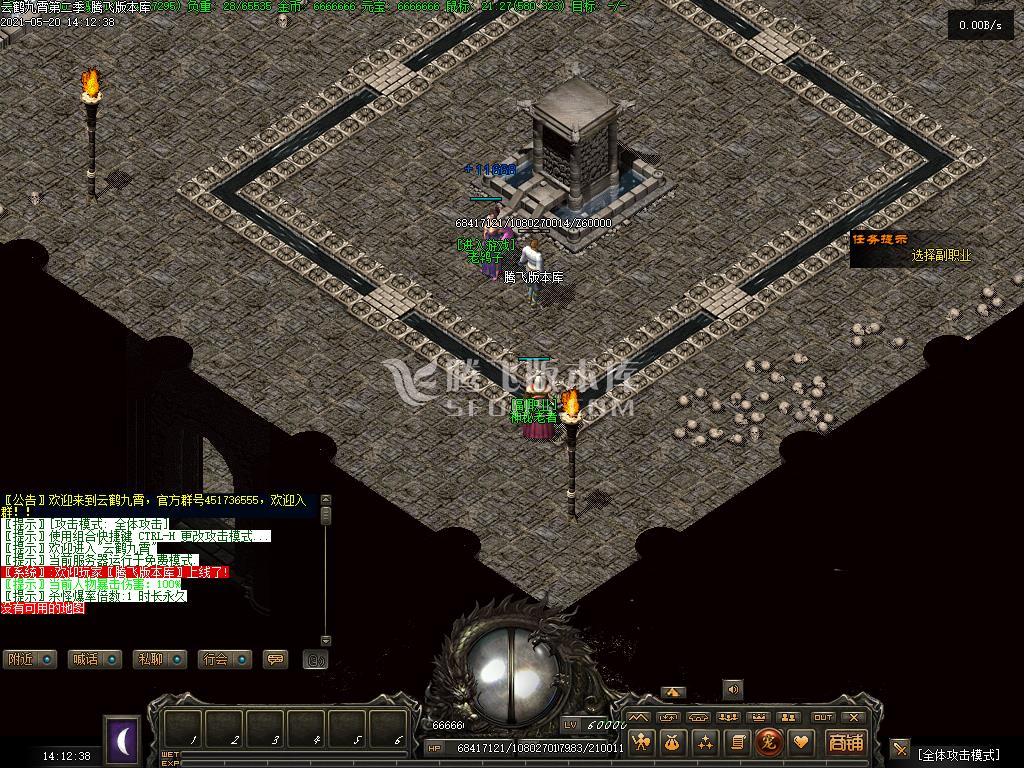
Task: Switch to the 附近 nearby chat channel
Action: 29,659
